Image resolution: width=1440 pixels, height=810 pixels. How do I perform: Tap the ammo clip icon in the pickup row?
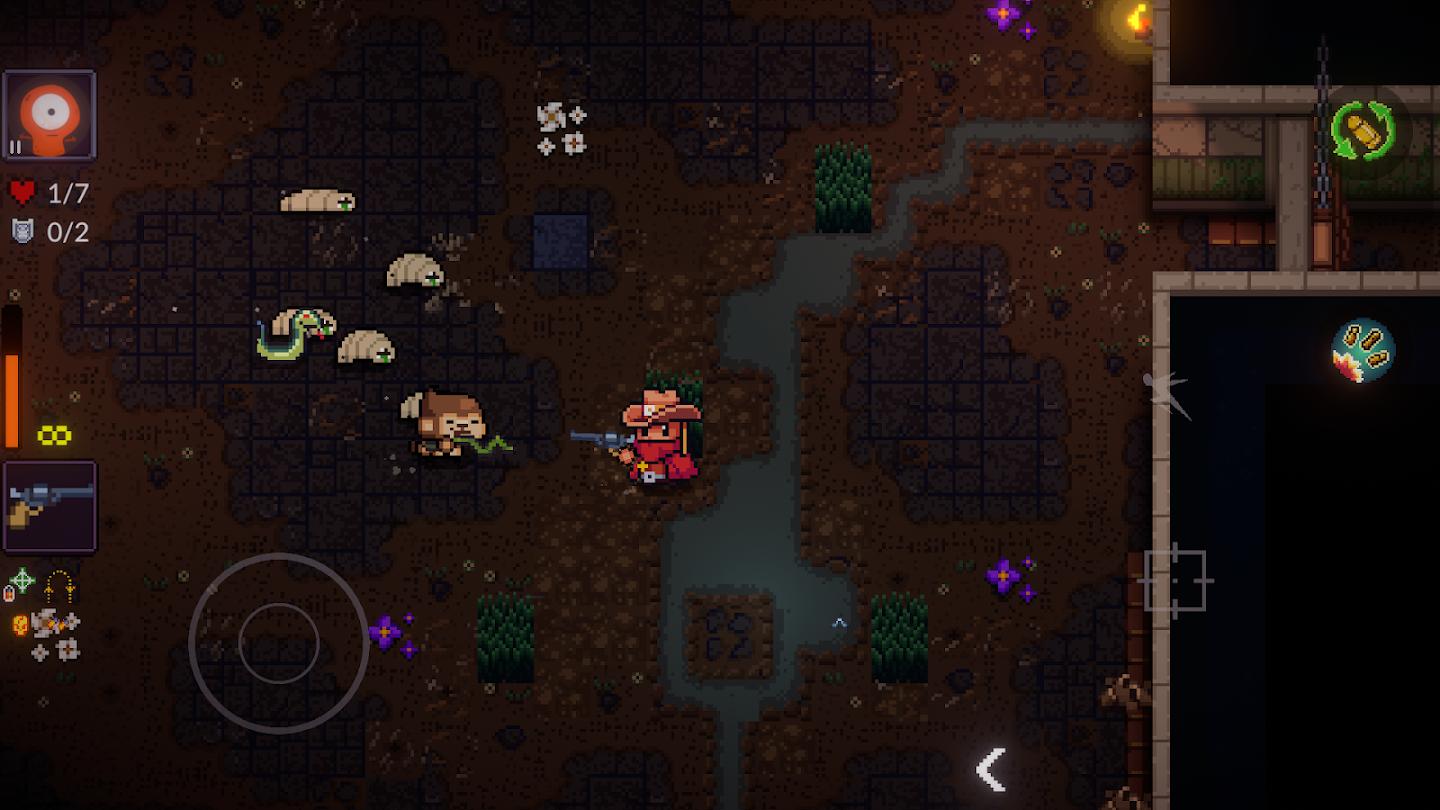9,593
